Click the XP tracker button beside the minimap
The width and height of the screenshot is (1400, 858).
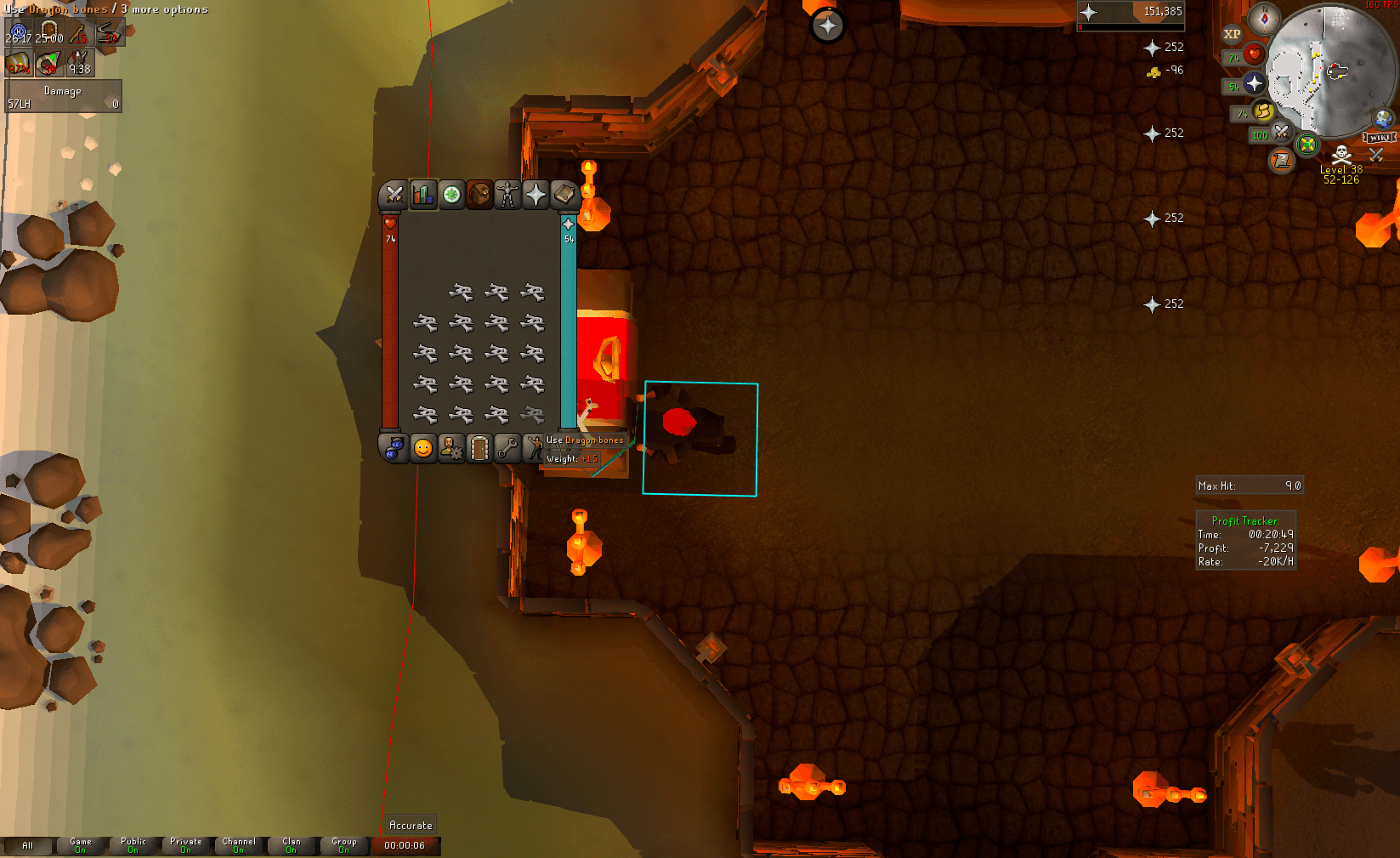pyautogui.click(x=1231, y=34)
